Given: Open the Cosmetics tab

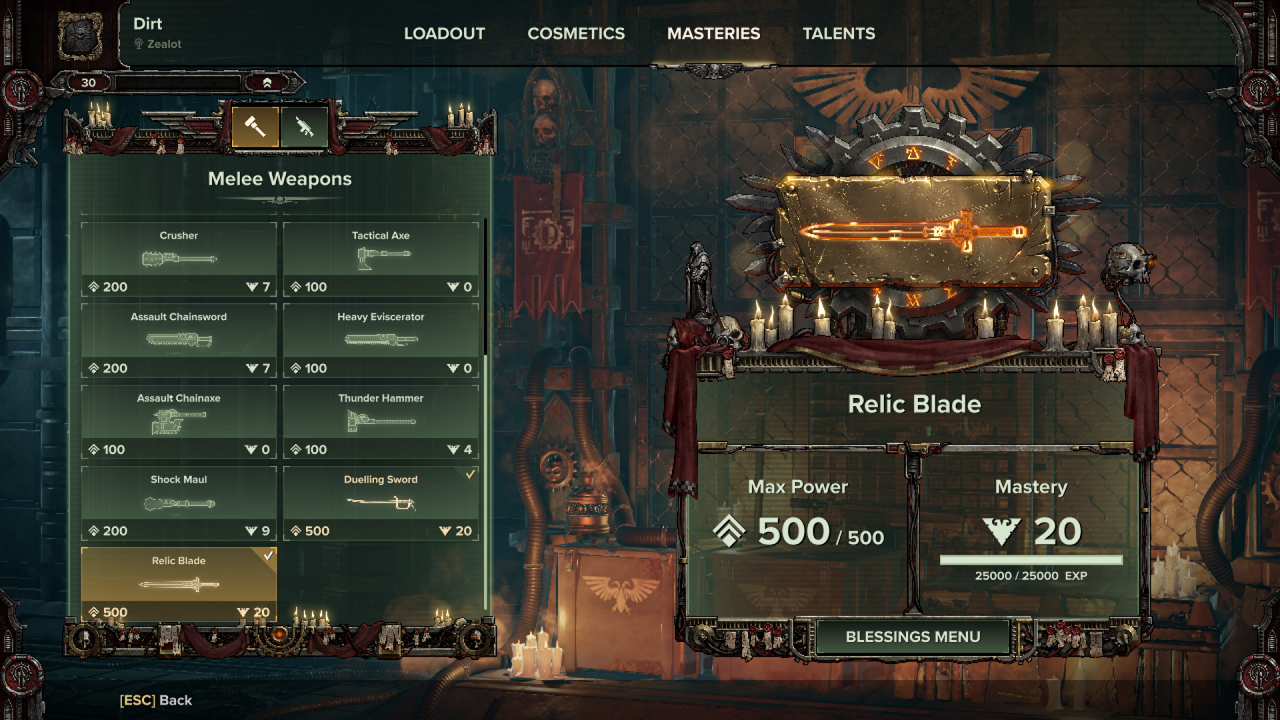Looking at the screenshot, I should (x=576, y=33).
